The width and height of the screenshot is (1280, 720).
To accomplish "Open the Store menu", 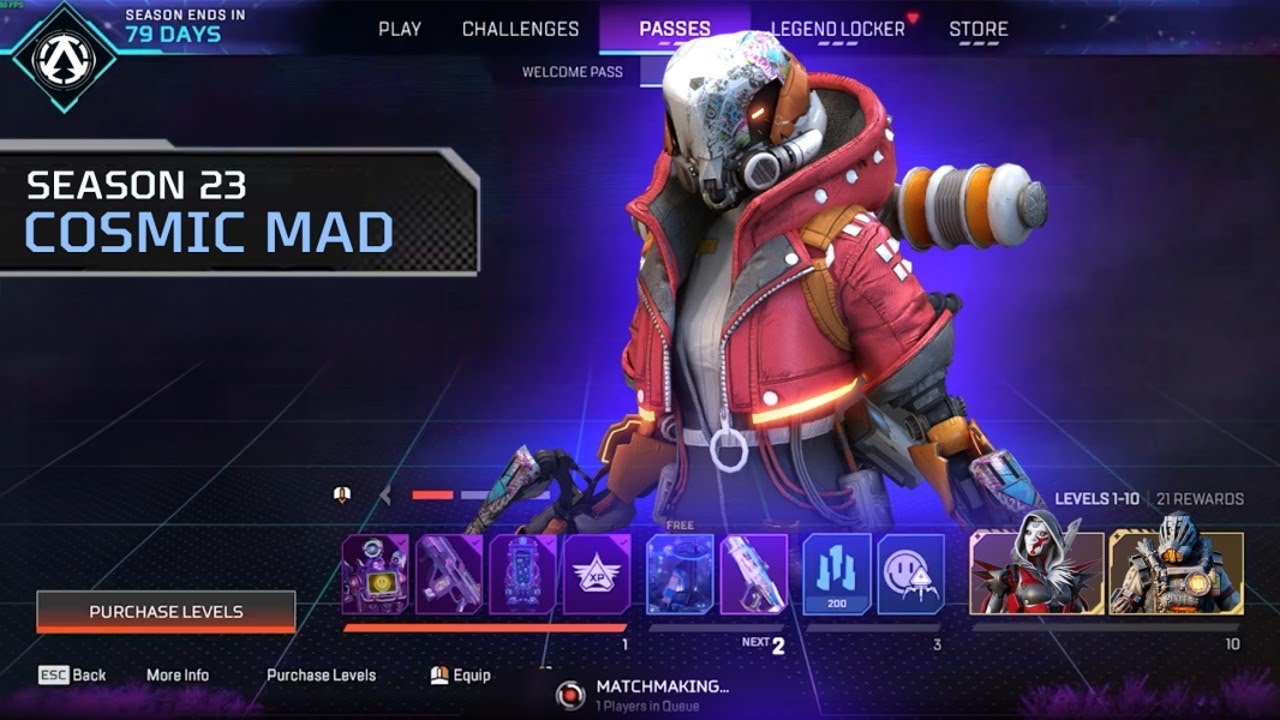I will [x=978, y=29].
